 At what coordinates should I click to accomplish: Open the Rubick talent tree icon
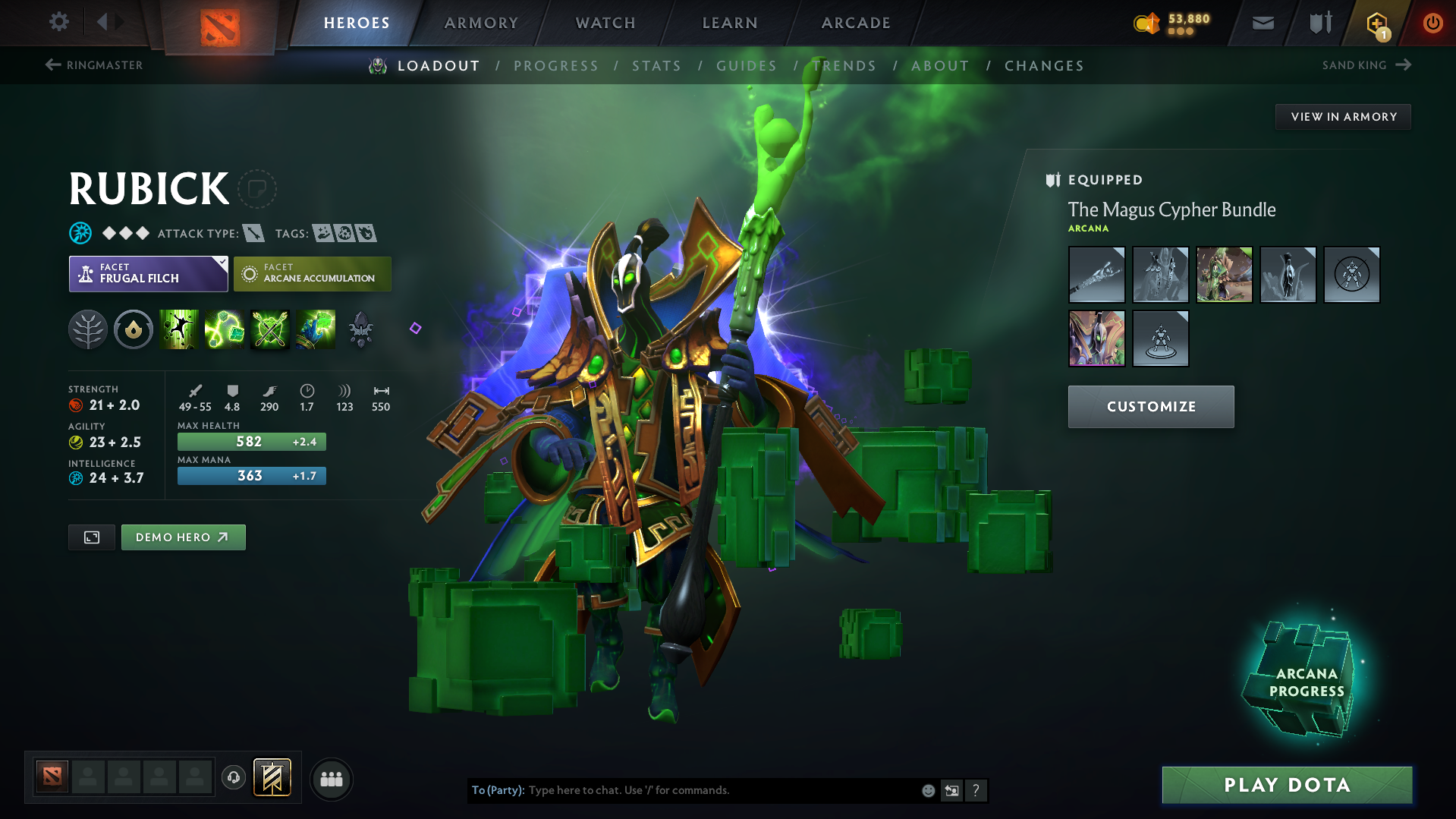88,329
